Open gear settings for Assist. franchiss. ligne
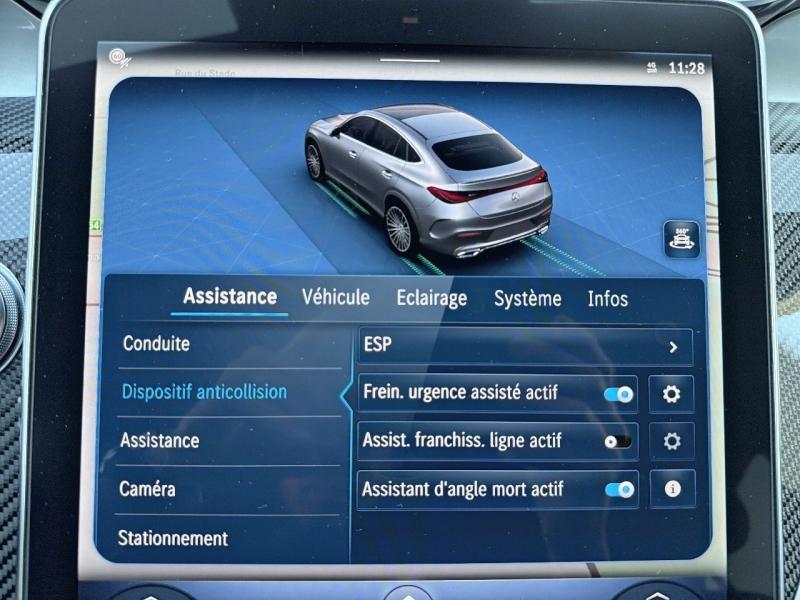The height and width of the screenshot is (600, 800). click(672, 441)
